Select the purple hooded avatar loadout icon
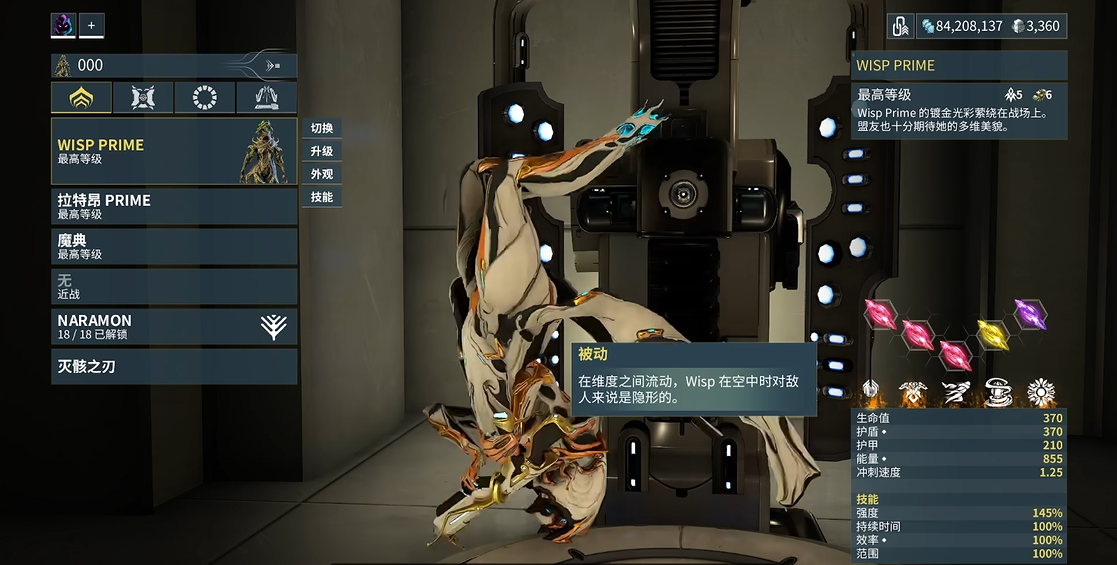Image resolution: width=1117 pixels, height=565 pixels. (64, 25)
